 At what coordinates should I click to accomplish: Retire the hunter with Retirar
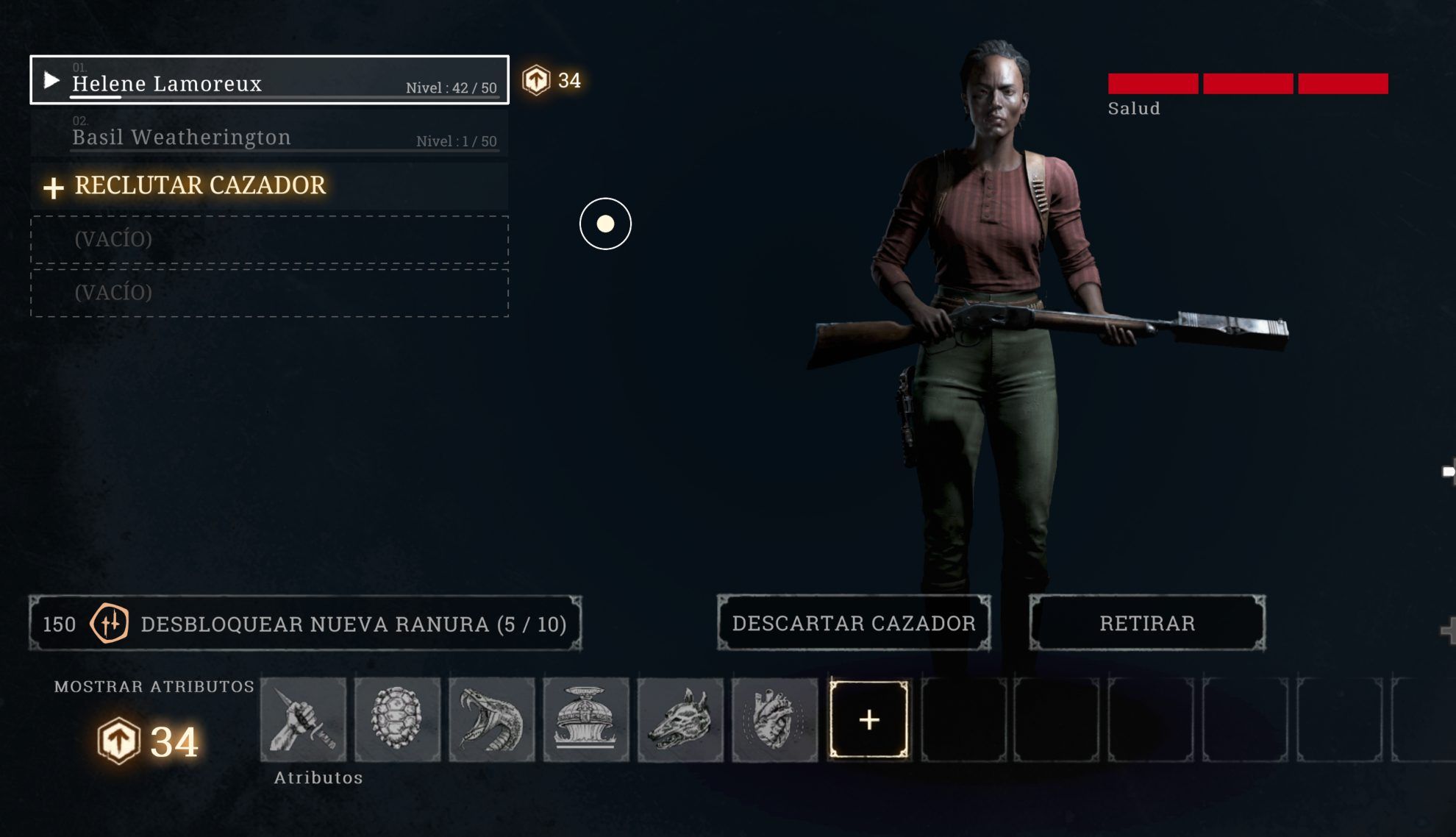[x=1147, y=623]
